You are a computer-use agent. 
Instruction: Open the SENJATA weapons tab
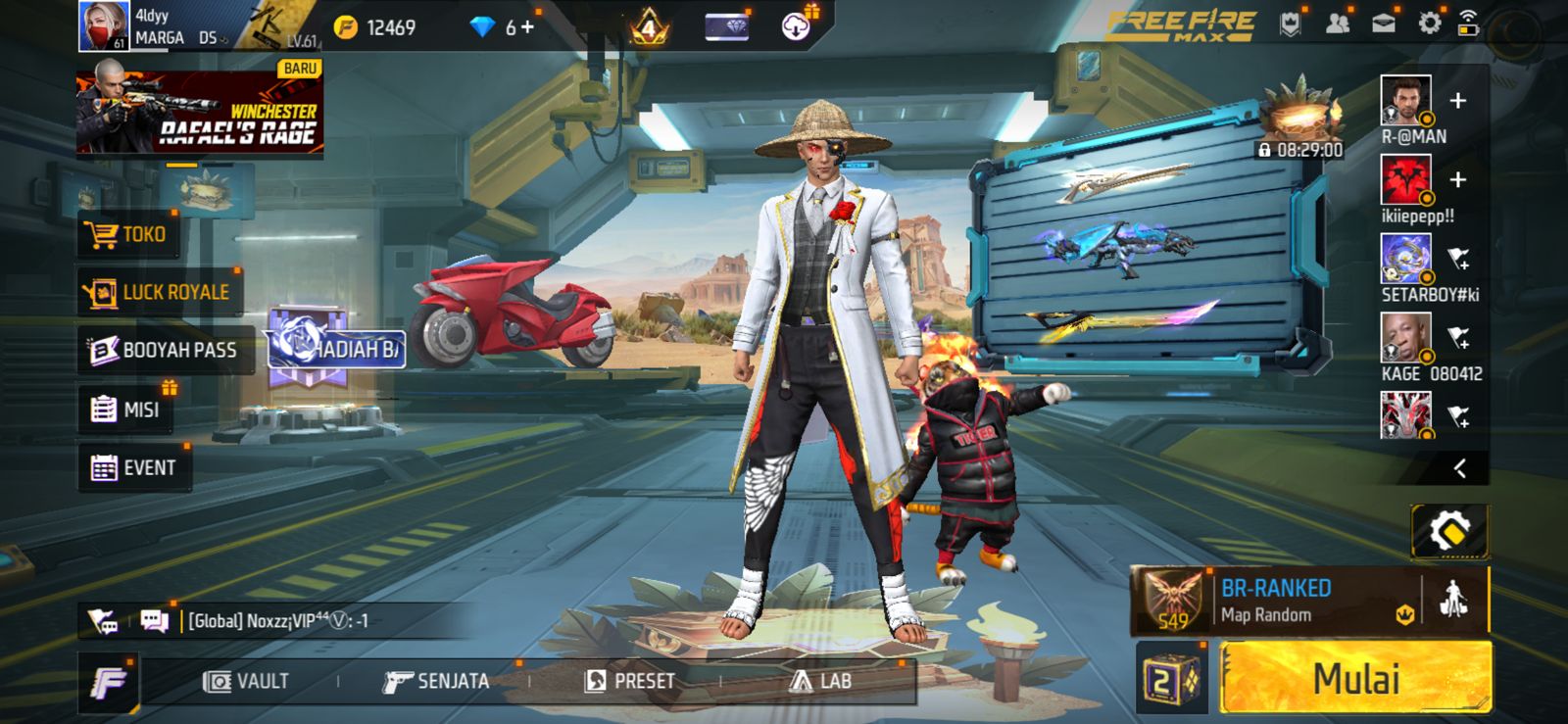pyautogui.click(x=436, y=681)
